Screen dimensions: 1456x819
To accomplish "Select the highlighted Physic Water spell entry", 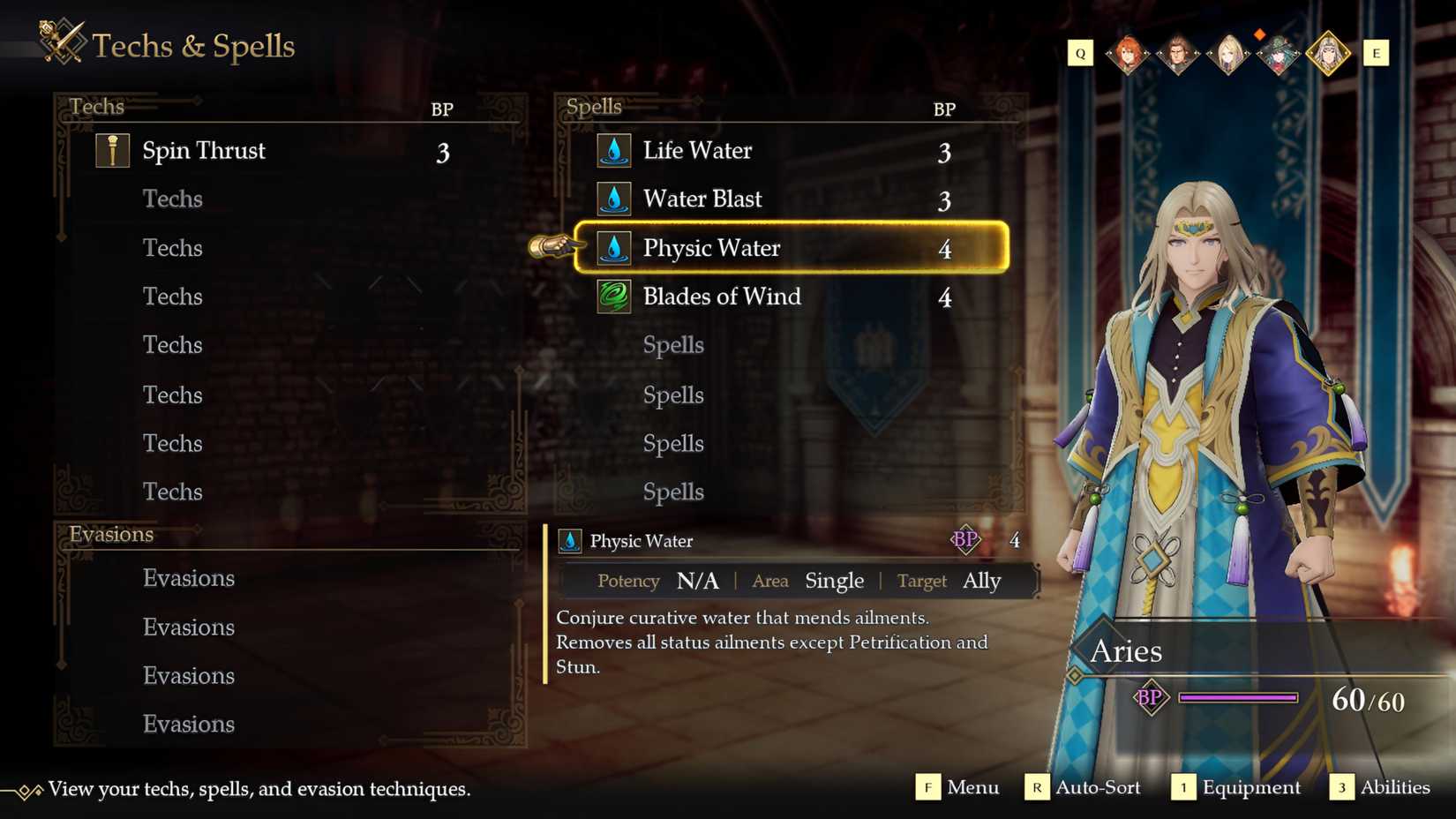I will pos(792,248).
